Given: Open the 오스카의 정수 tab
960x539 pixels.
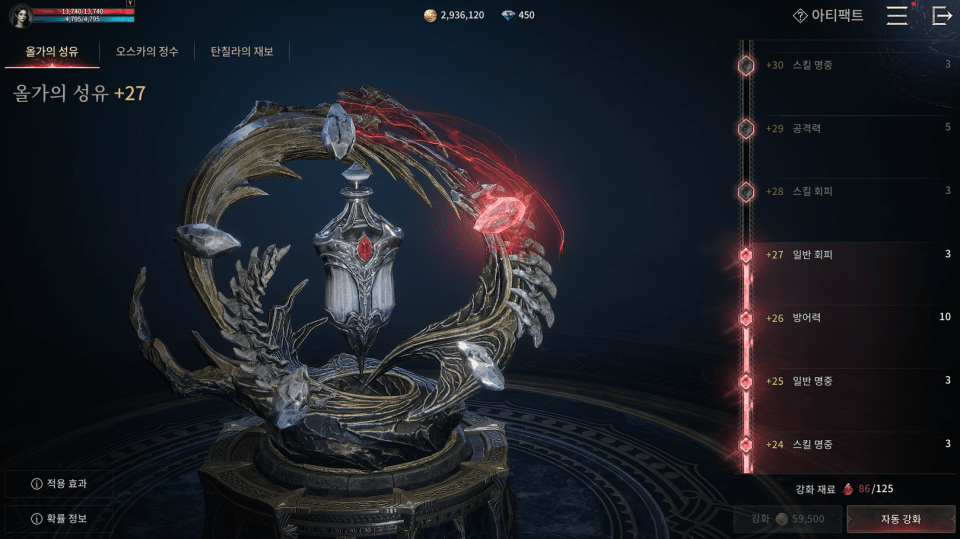Looking at the screenshot, I should [x=147, y=51].
